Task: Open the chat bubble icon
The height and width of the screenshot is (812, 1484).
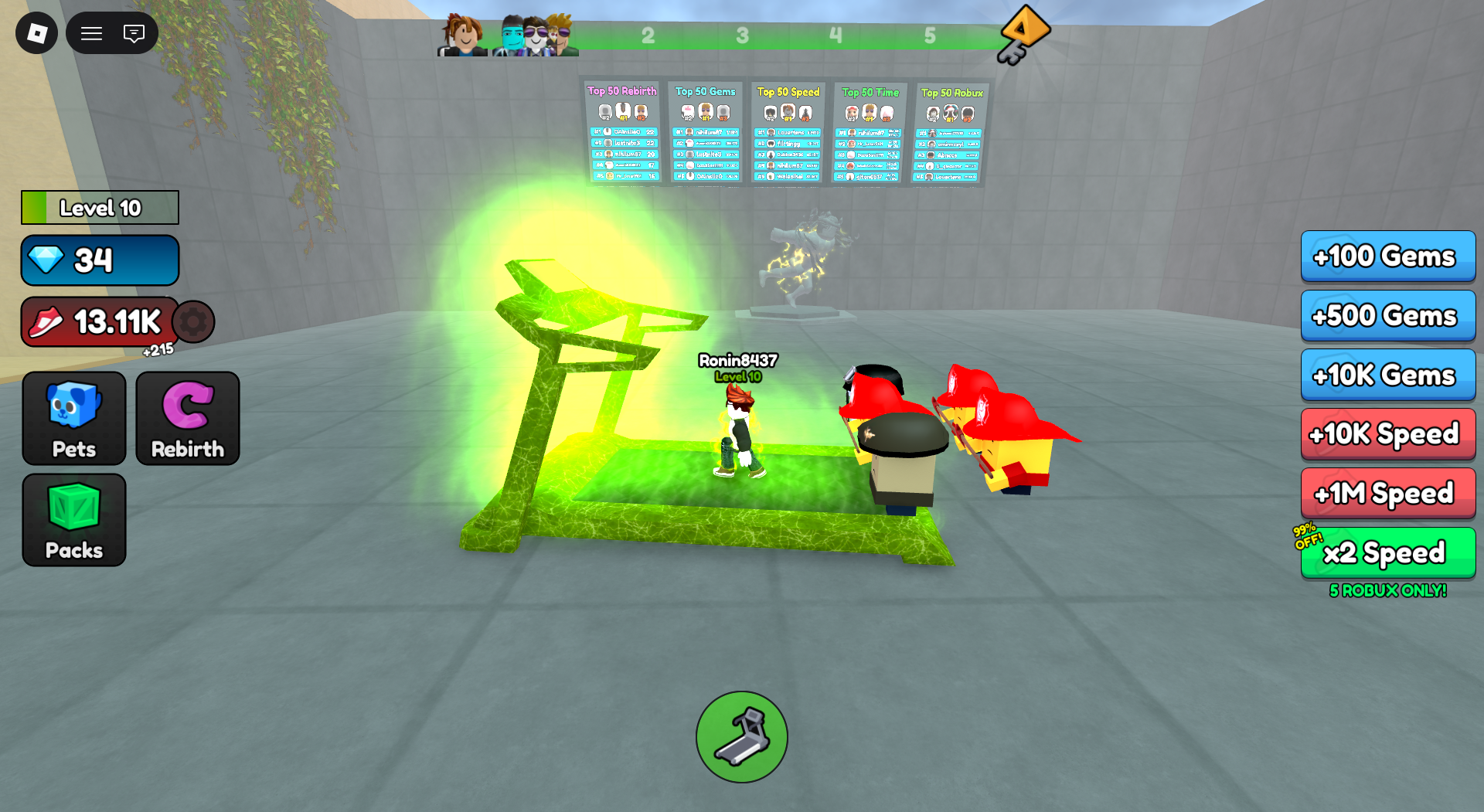Action: coord(134,32)
